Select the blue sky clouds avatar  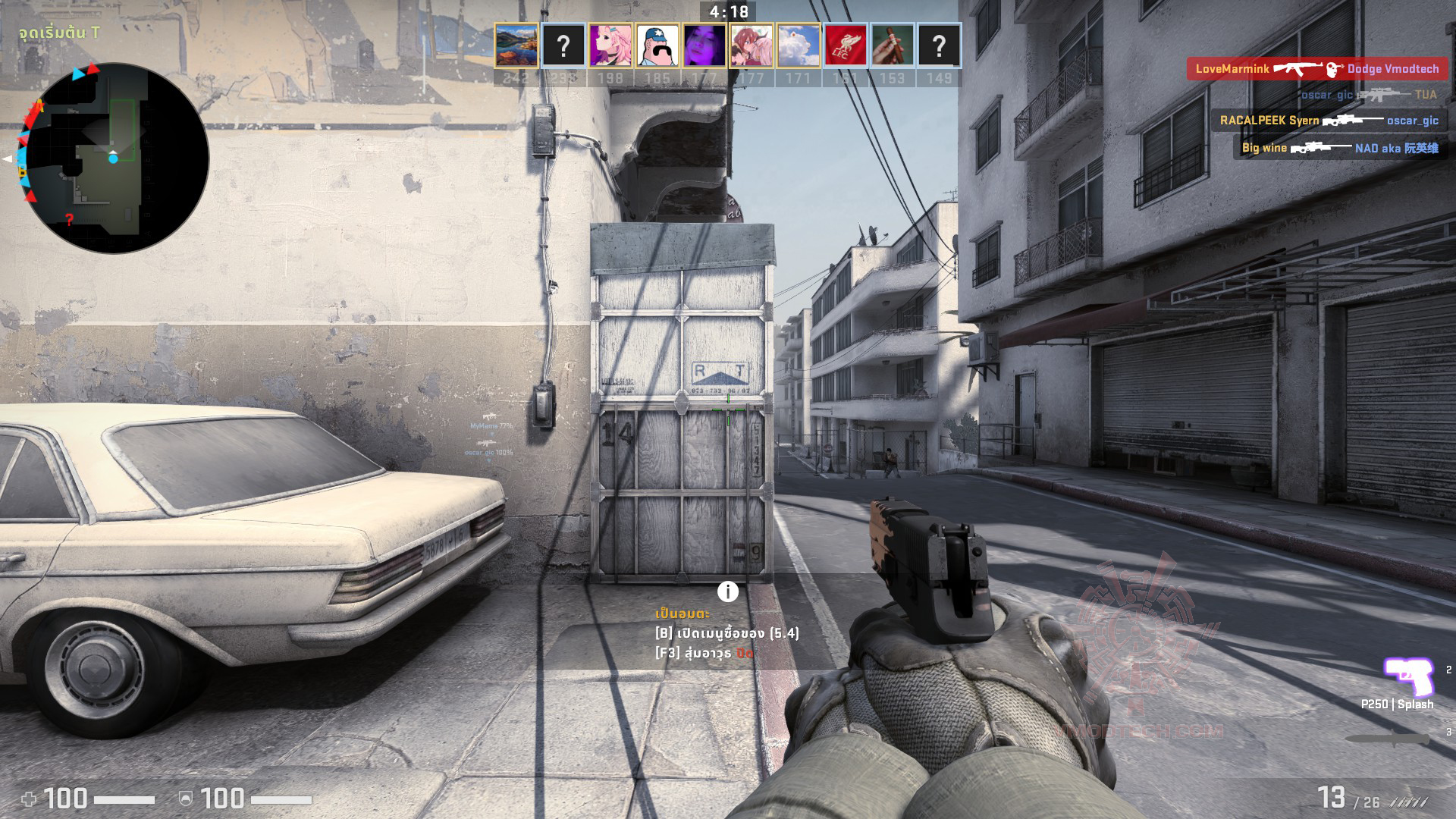click(x=799, y=46)
